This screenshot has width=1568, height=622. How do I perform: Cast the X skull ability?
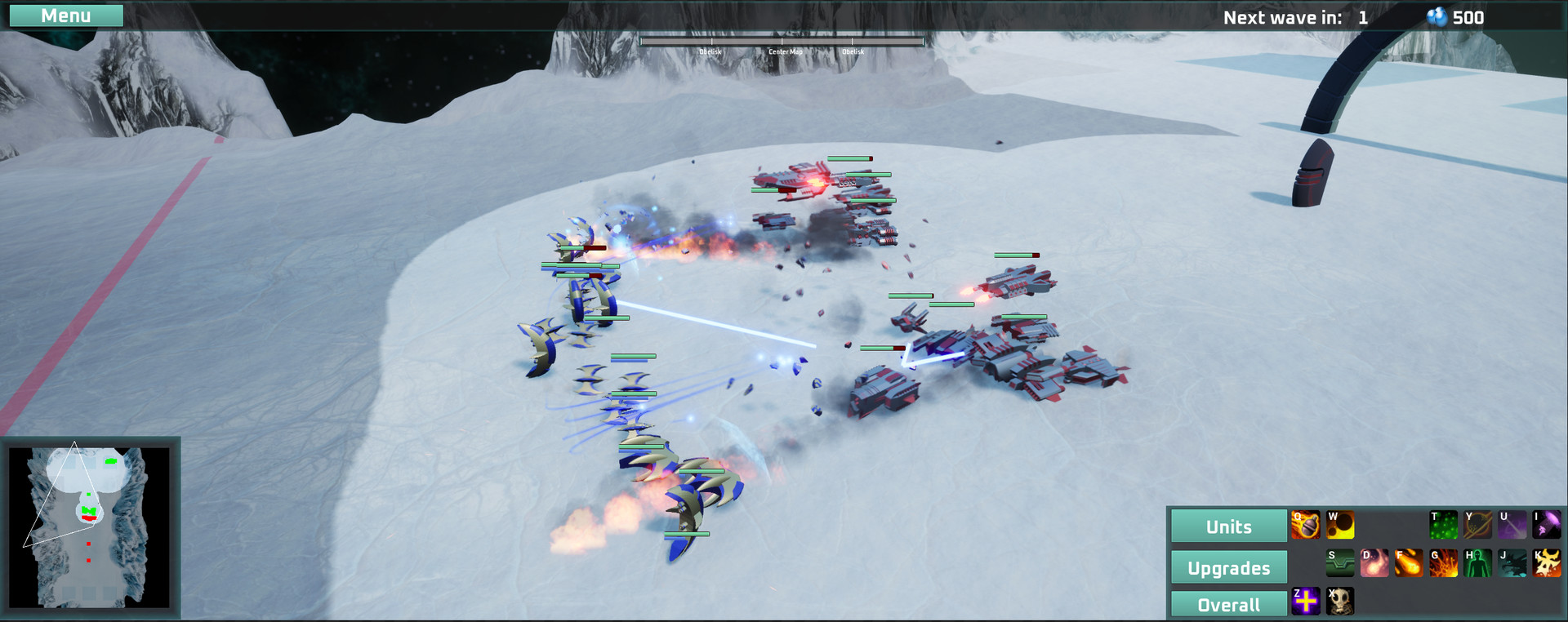click(1340, 602)
